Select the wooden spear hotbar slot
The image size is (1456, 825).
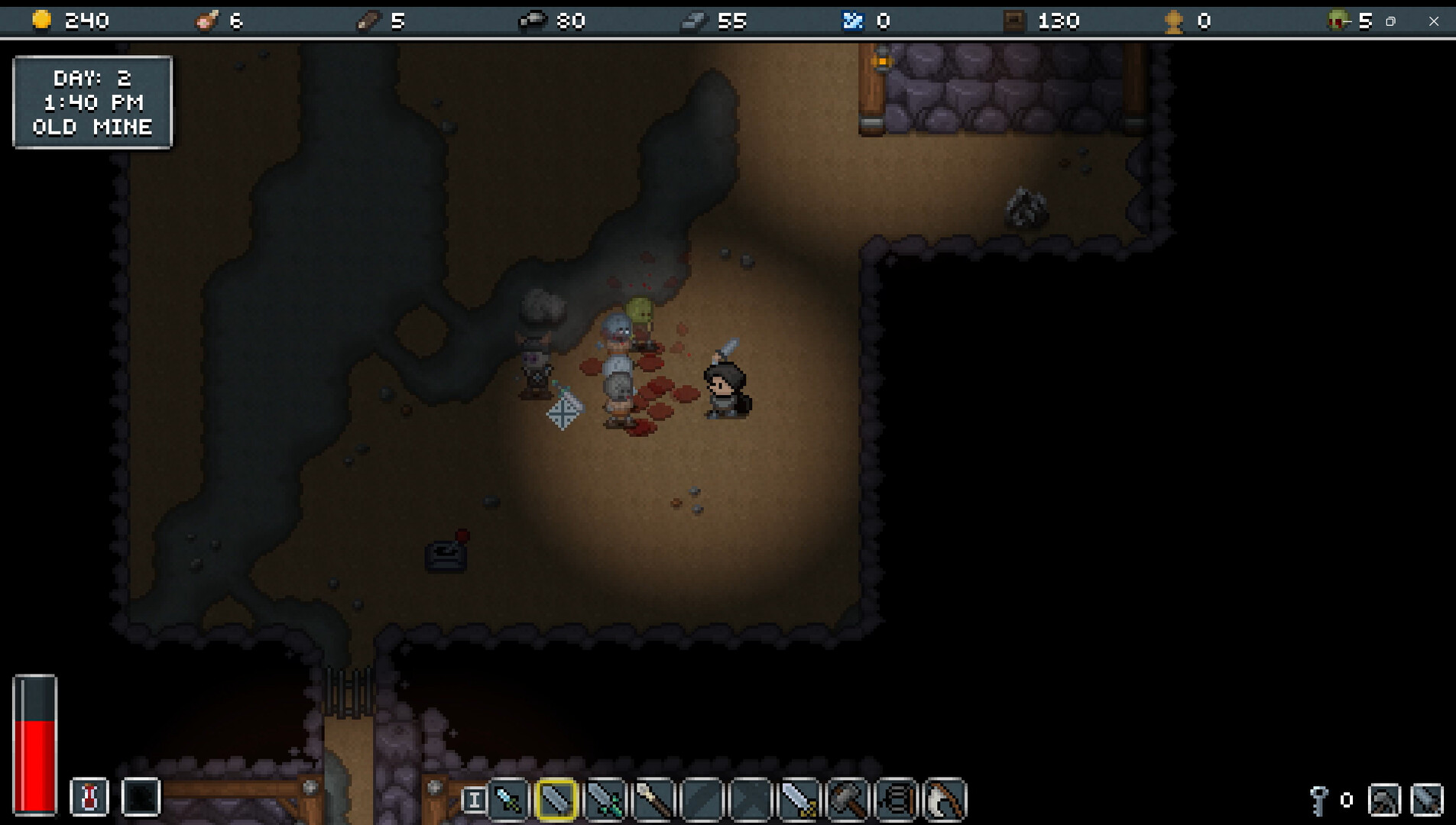(x=653, y=799)
